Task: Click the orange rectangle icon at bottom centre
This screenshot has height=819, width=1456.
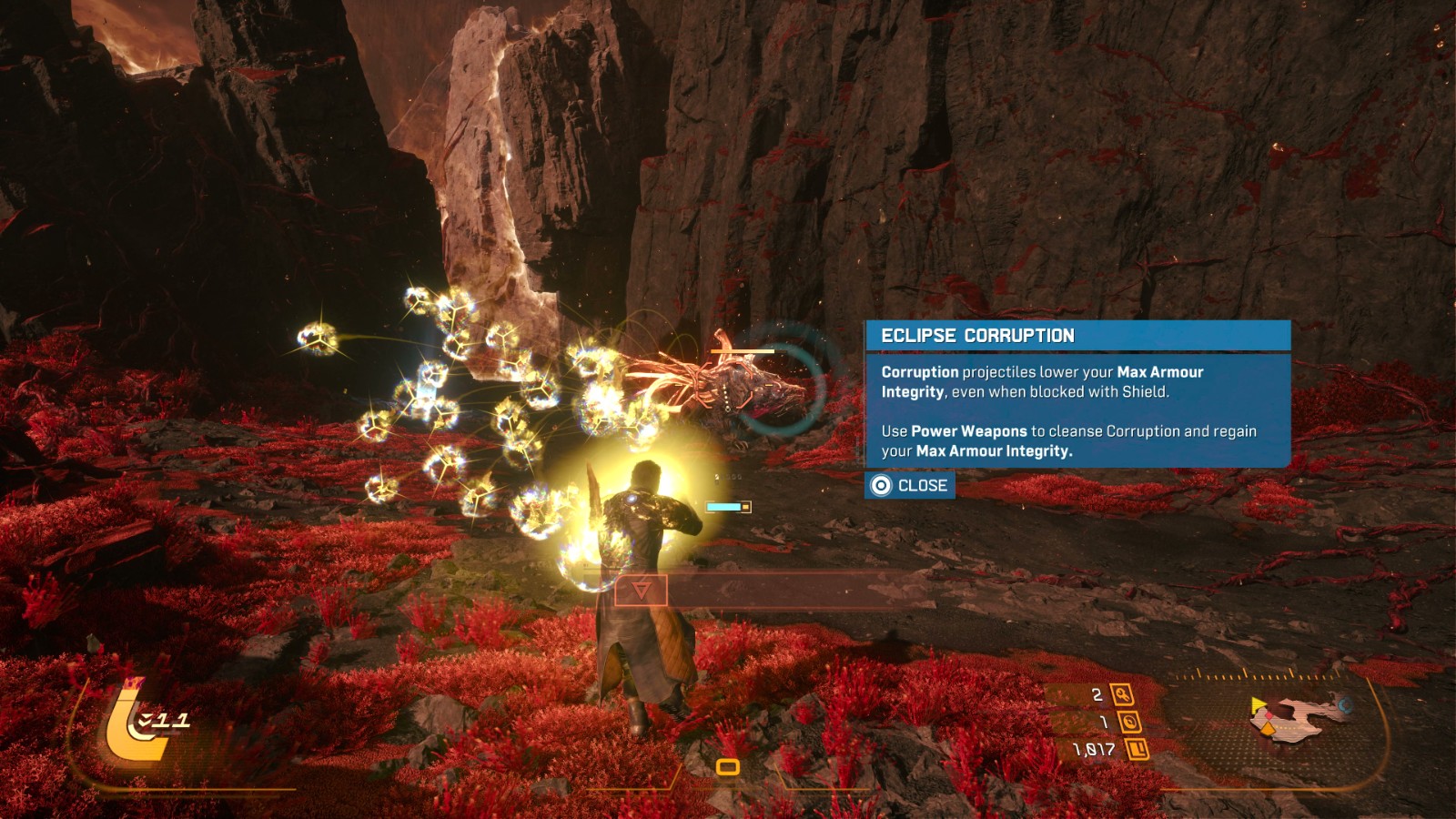Action: [727, 767]
